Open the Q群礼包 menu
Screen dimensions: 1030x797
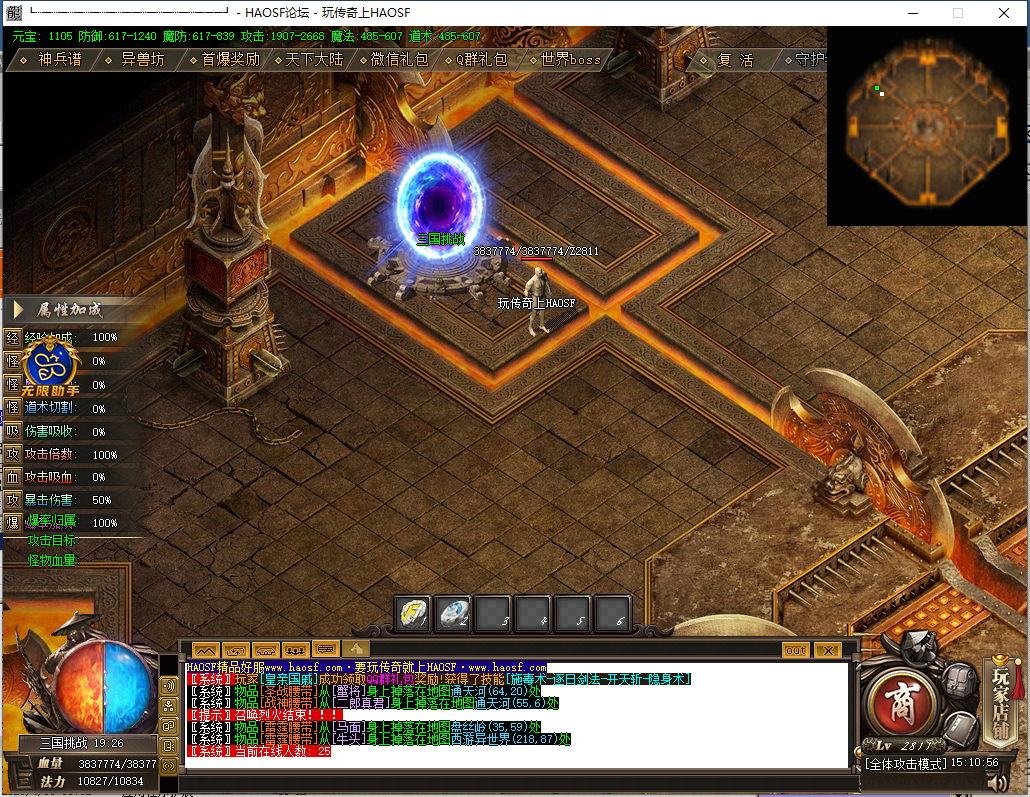(x=481, y=60)
